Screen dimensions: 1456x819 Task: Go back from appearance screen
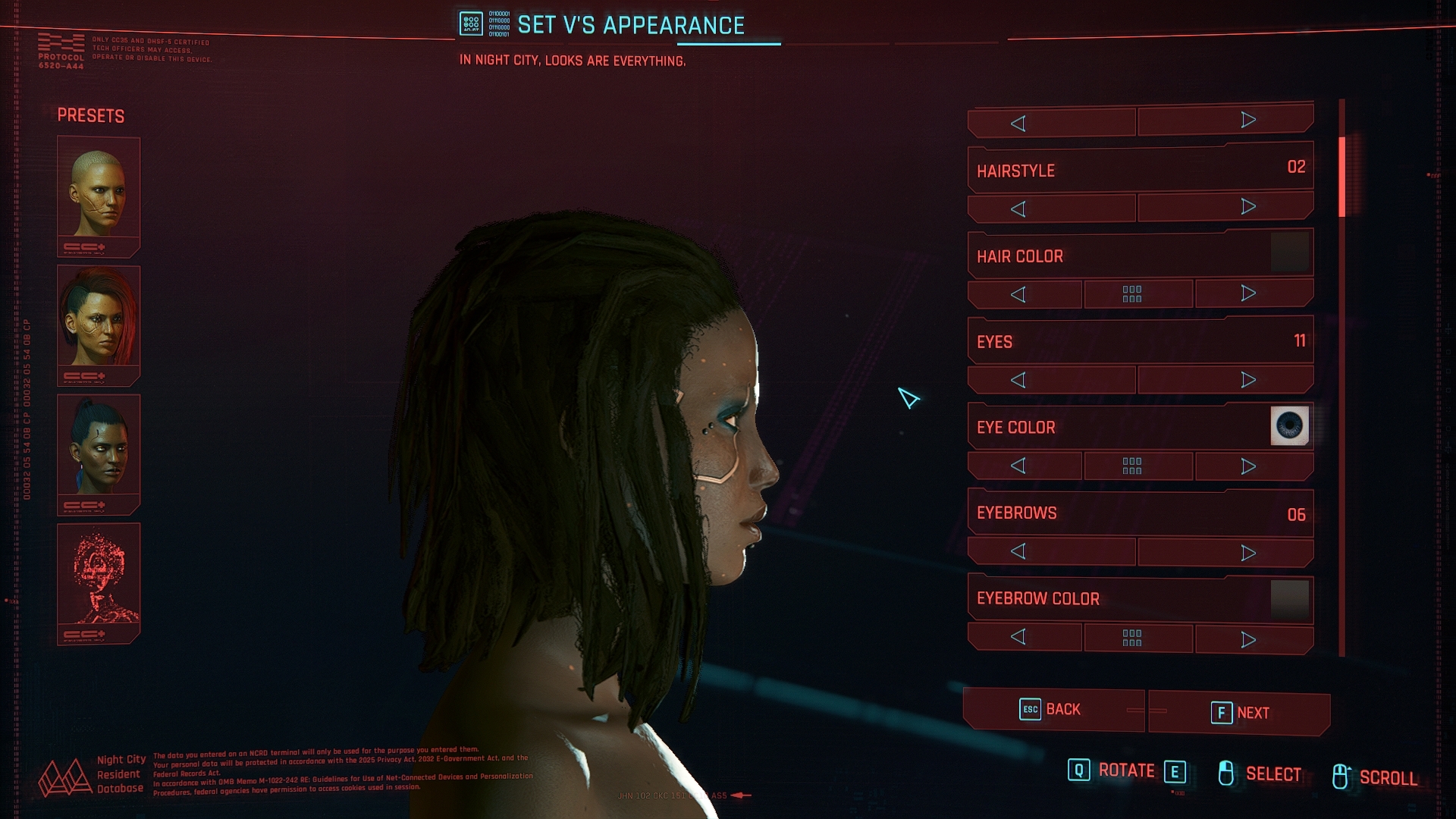click(x=1053, y=710)
